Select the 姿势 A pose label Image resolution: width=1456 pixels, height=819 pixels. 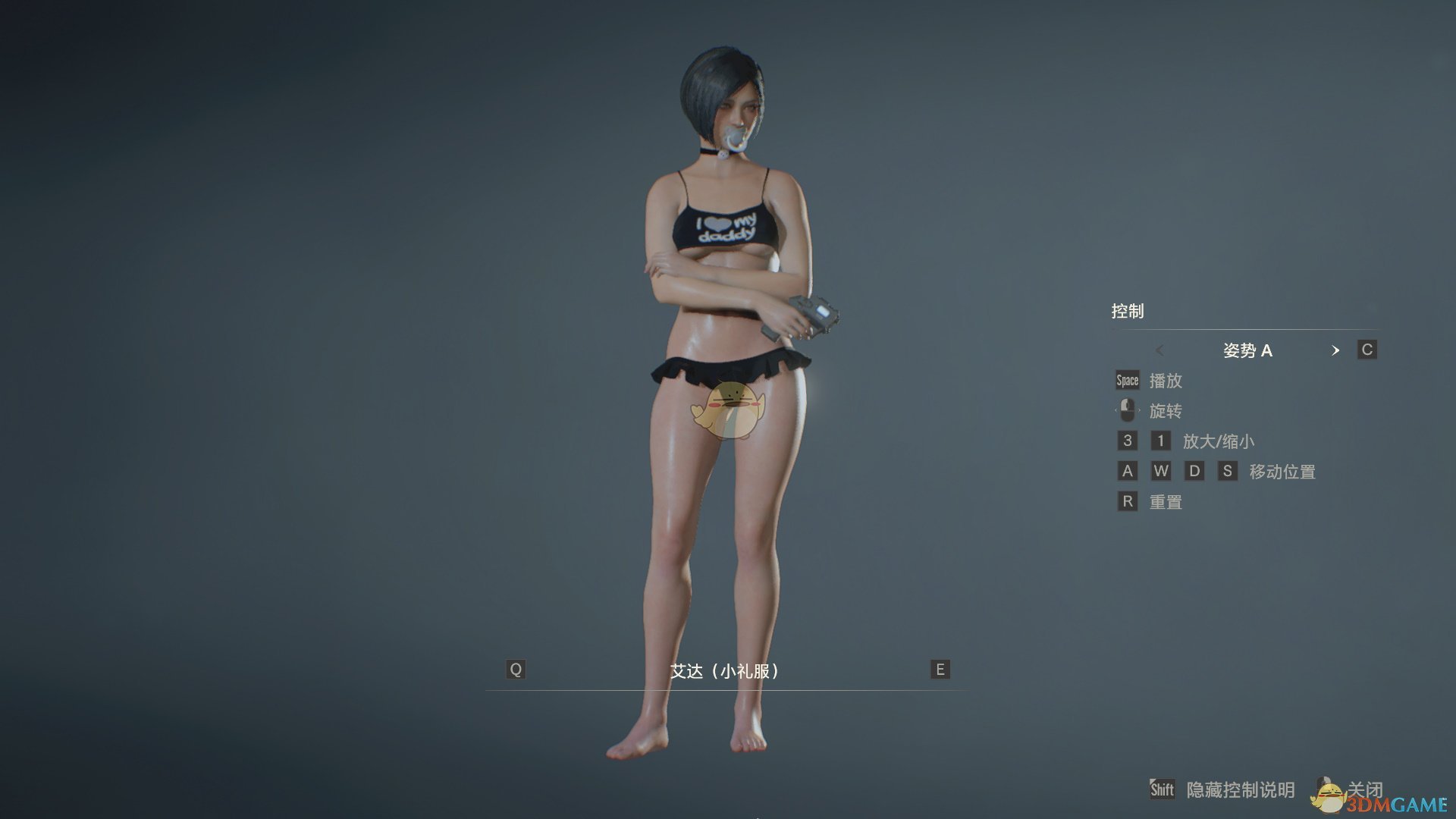(x=1249, y=350)
